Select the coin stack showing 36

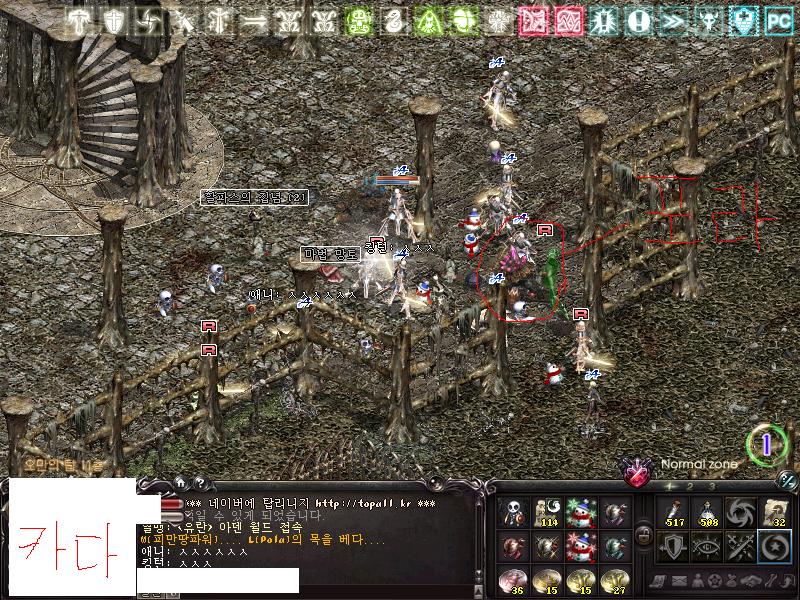click(x=515, y=578)
